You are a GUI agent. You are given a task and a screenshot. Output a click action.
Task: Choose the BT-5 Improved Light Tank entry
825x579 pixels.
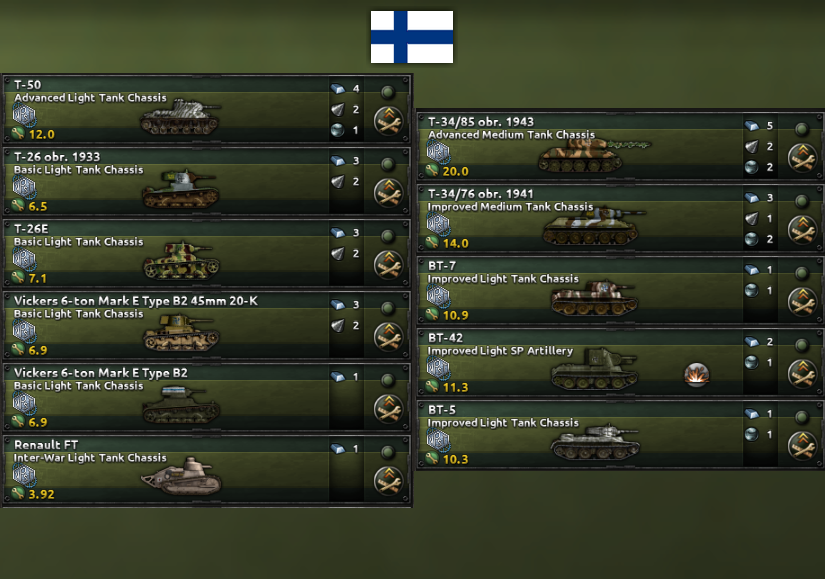pos(580,435)
